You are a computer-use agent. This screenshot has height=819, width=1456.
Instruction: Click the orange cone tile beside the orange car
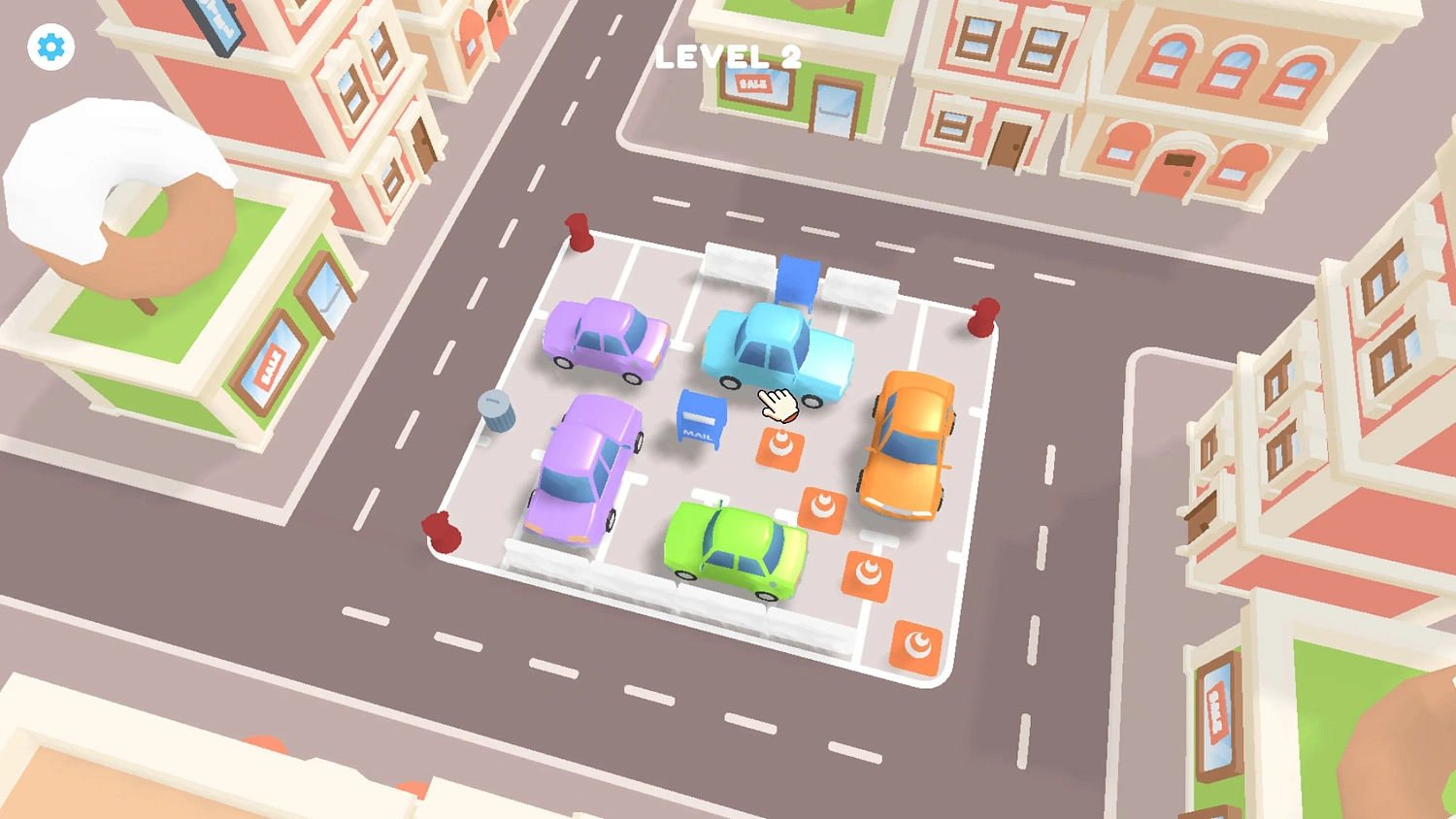click(x=826, y=508)
